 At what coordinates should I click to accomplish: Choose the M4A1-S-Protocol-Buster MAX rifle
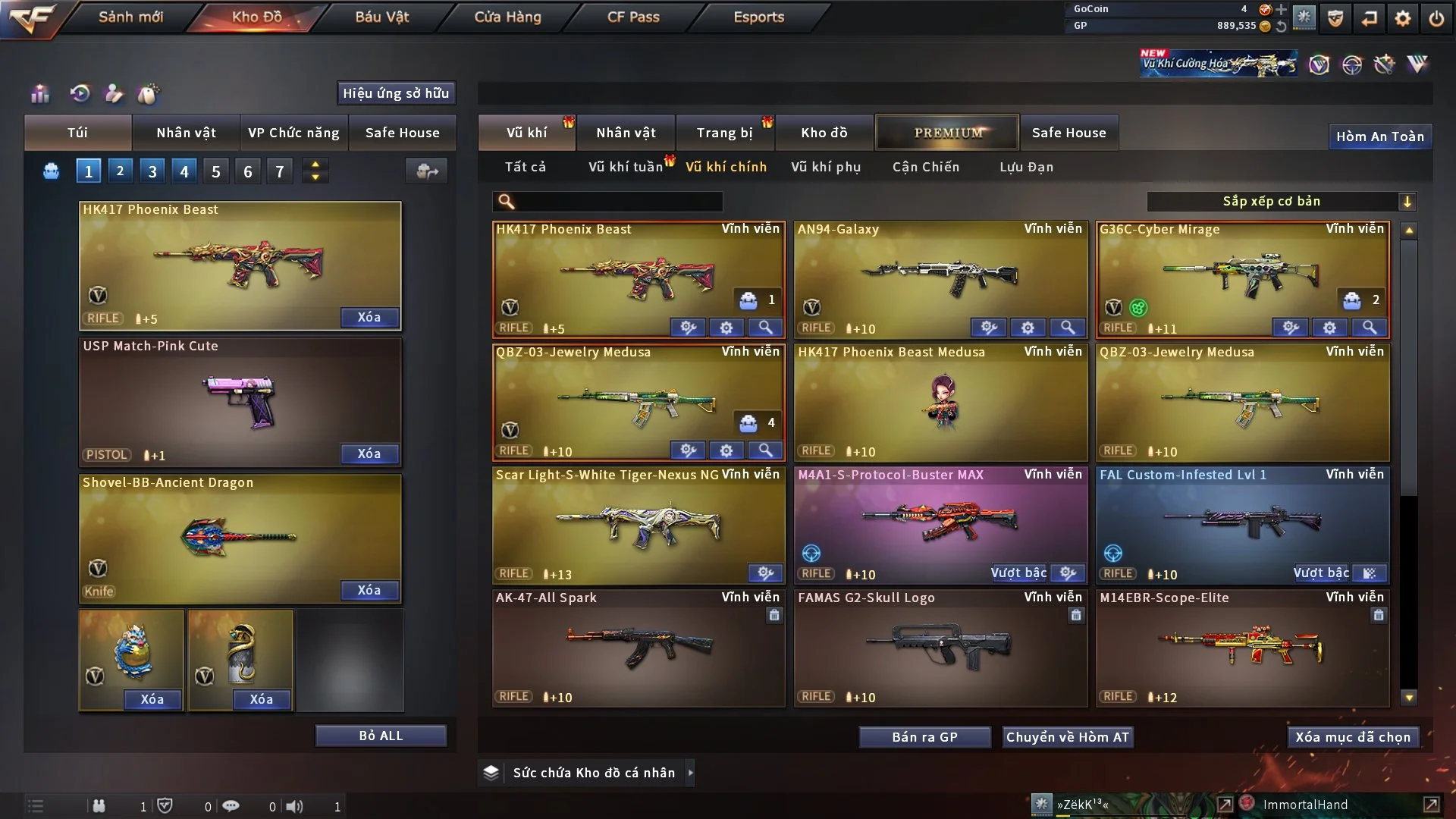940,523
